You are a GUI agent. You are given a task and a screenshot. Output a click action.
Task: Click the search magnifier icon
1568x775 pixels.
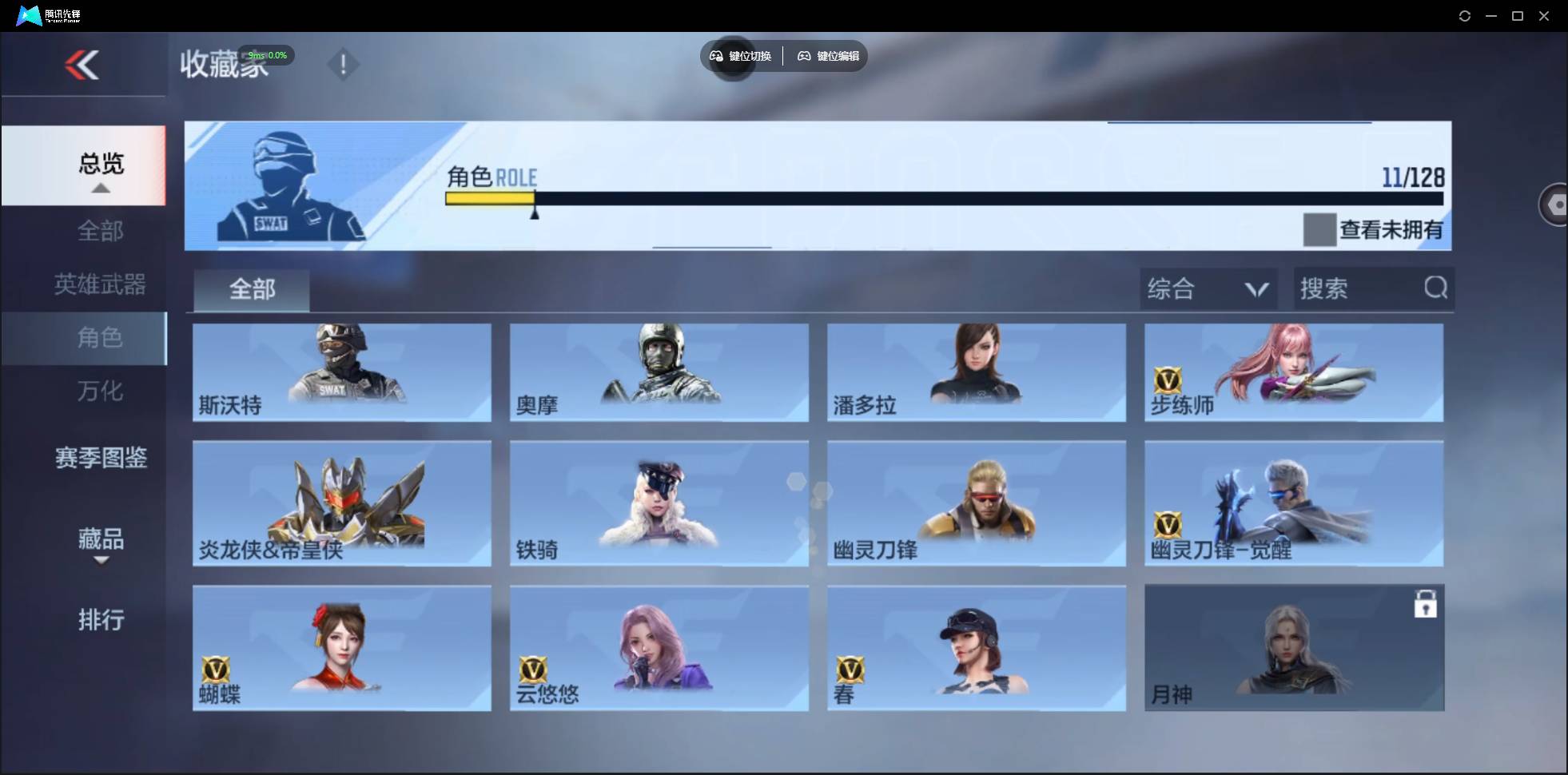pyautogui.click(x=1436, y=288)
